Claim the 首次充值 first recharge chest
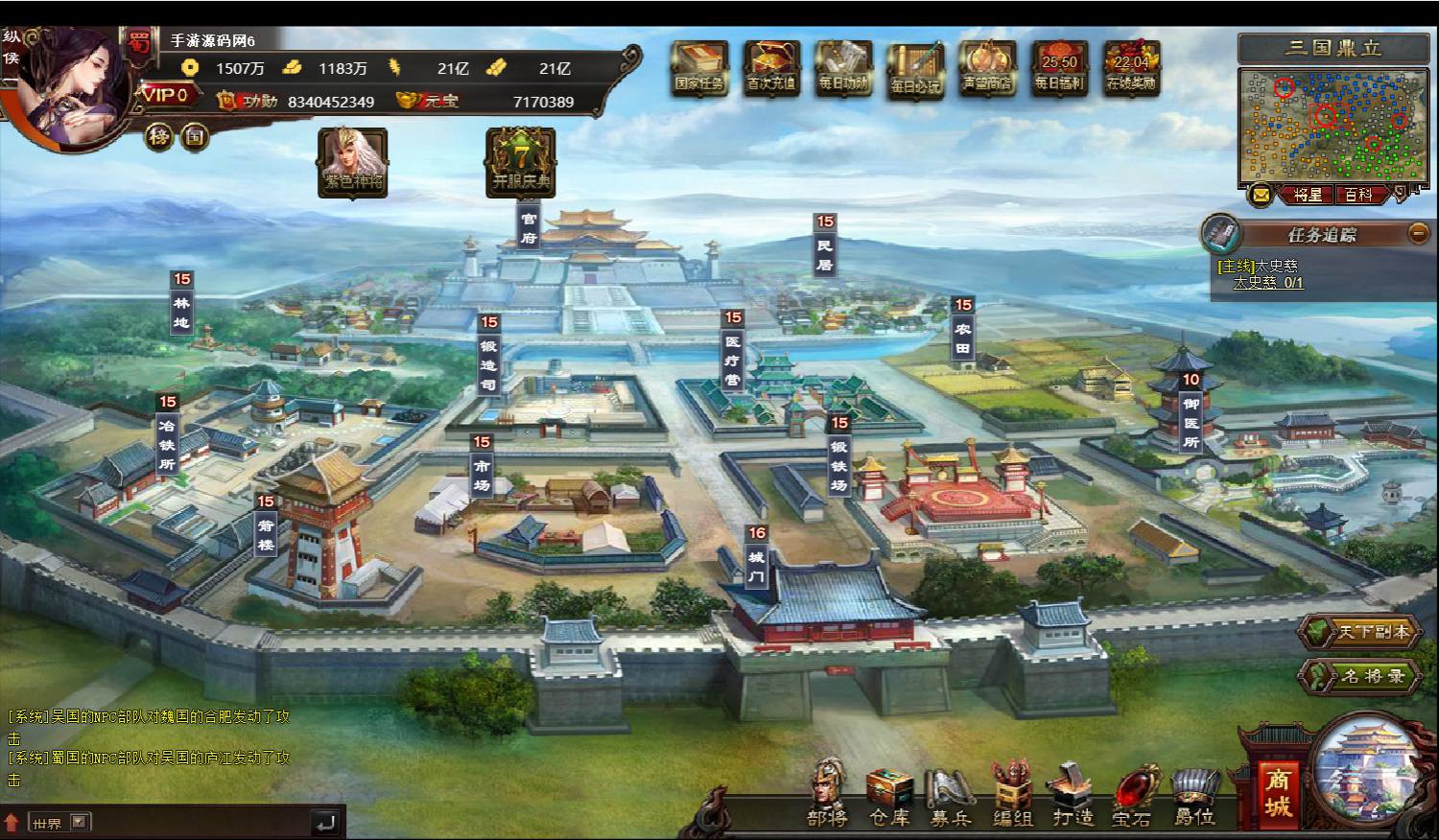1439x840 pixels. click(x=771, y=66)
